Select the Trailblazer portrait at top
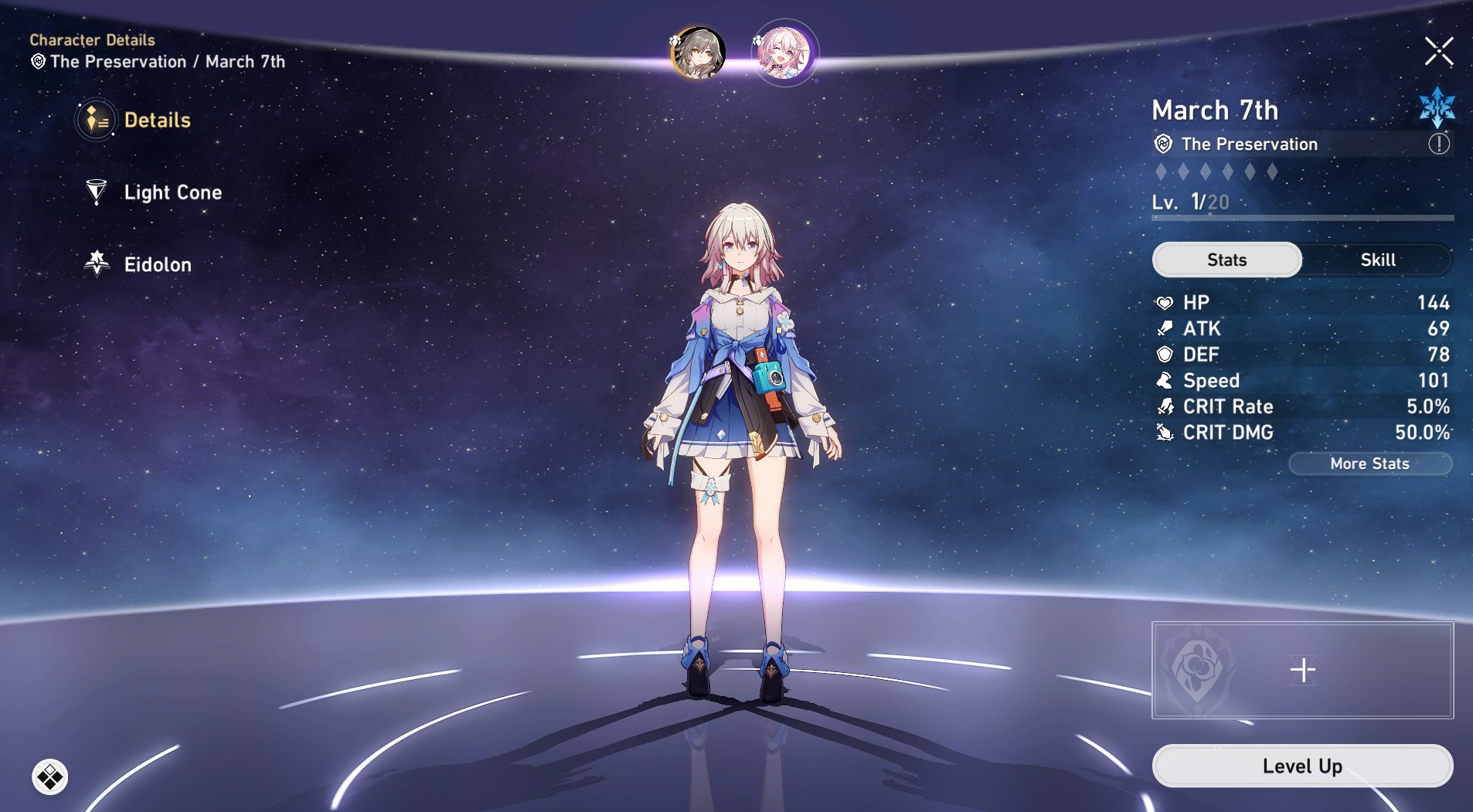The height and width of the screenshot is (812, 1473). click(x=698, y=54)
